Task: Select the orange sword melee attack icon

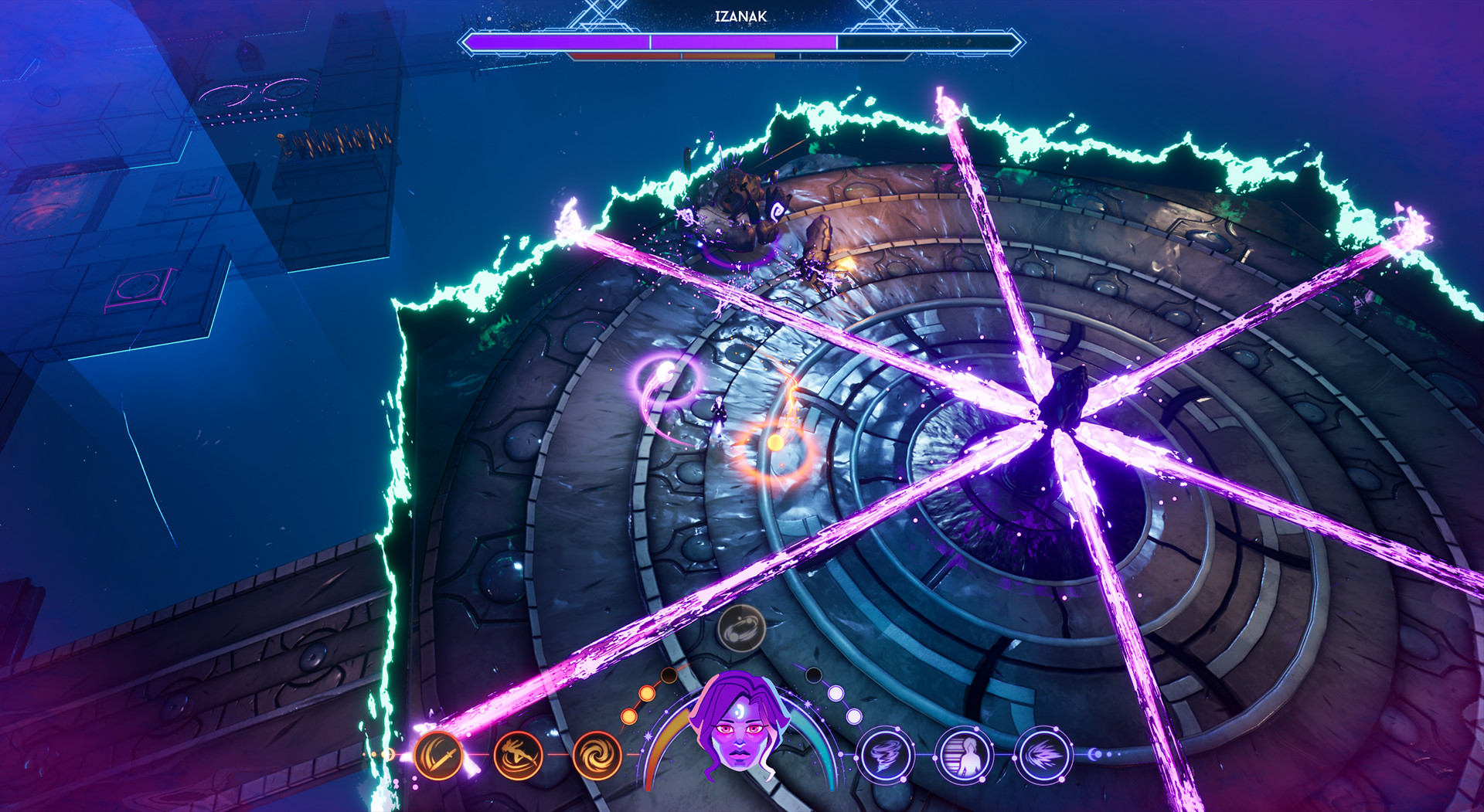Action: tap(439, 755)
